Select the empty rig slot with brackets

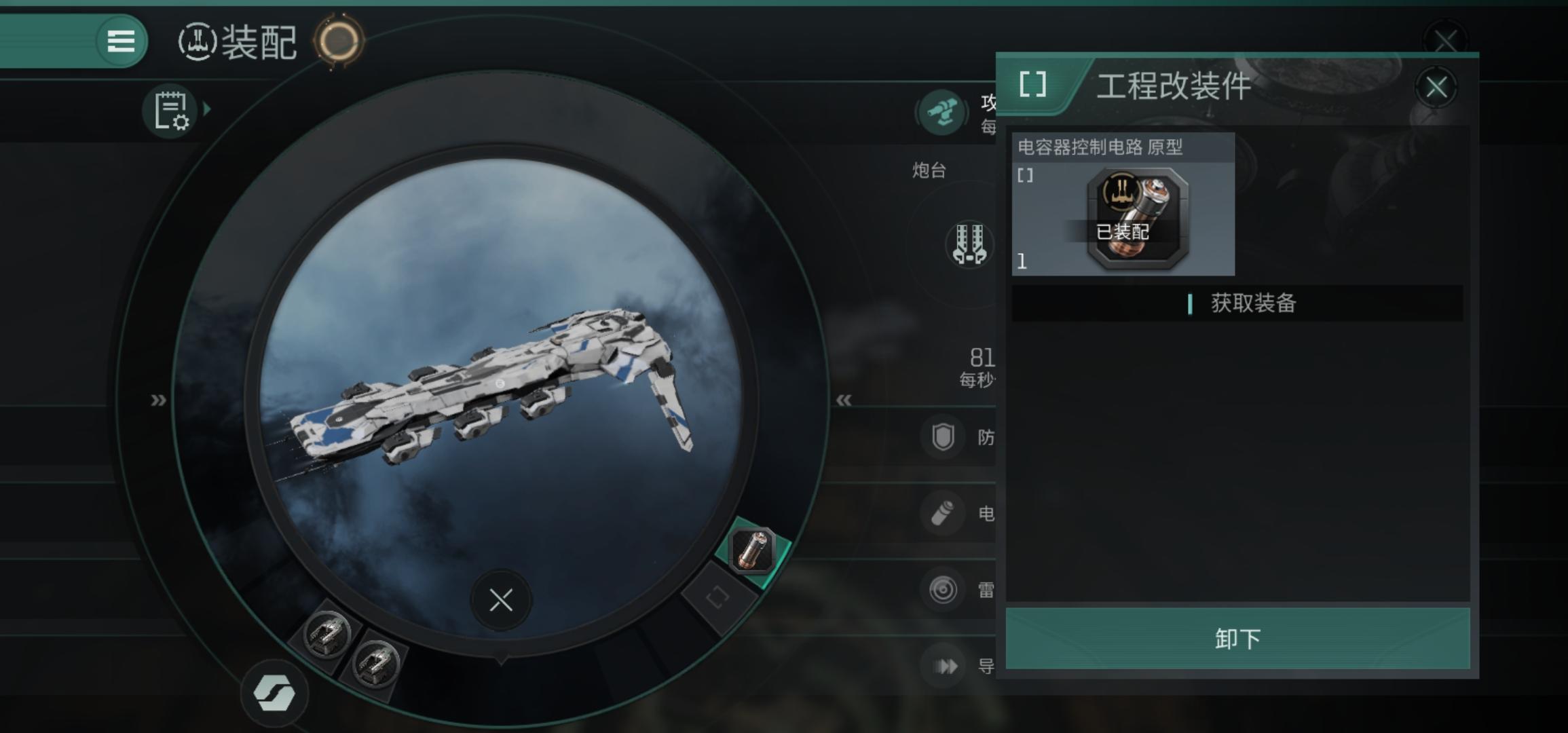click(x=717, y=598)
